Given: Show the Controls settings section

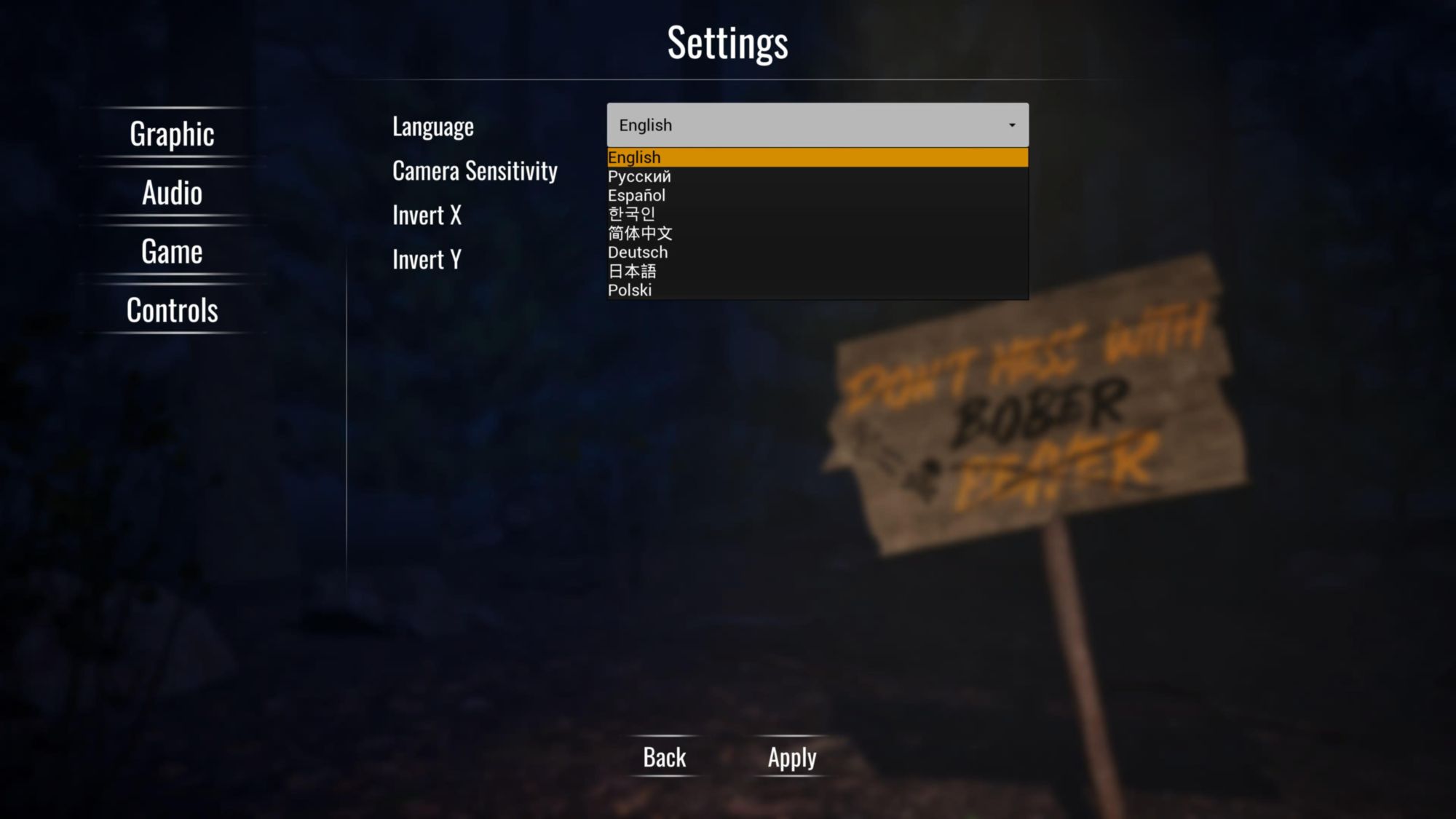Looking at the screenshot, I should point(172,311).
